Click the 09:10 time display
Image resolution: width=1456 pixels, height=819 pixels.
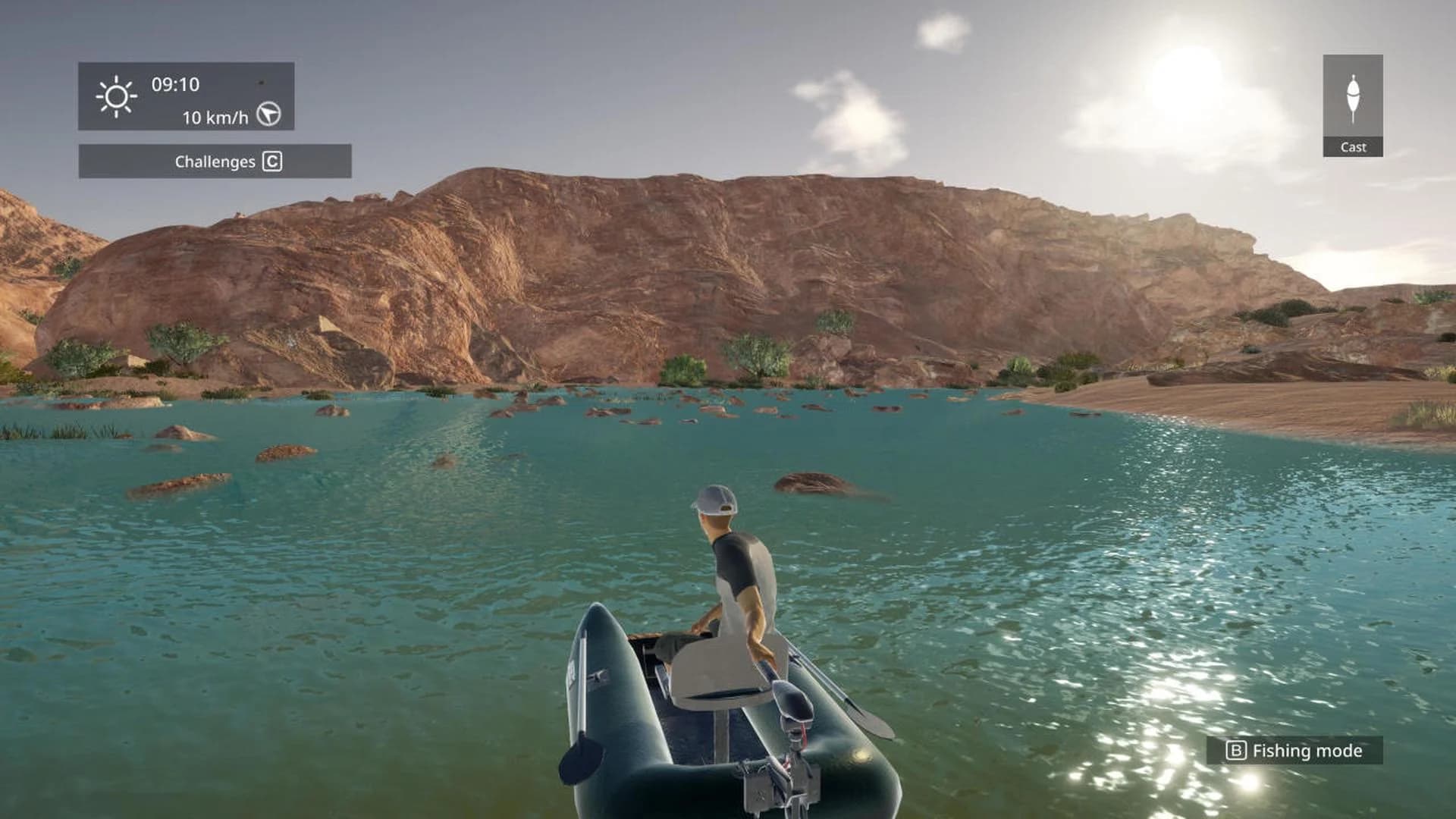tap(176, 86)
